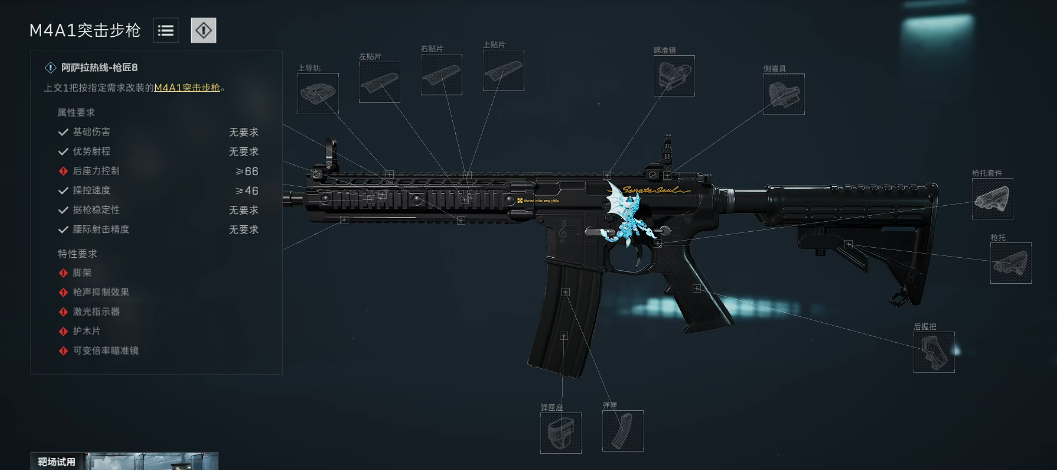1057x470 pixels.
Task: Choose the 弹匣 magazine slot
Action: coord(622,431)
